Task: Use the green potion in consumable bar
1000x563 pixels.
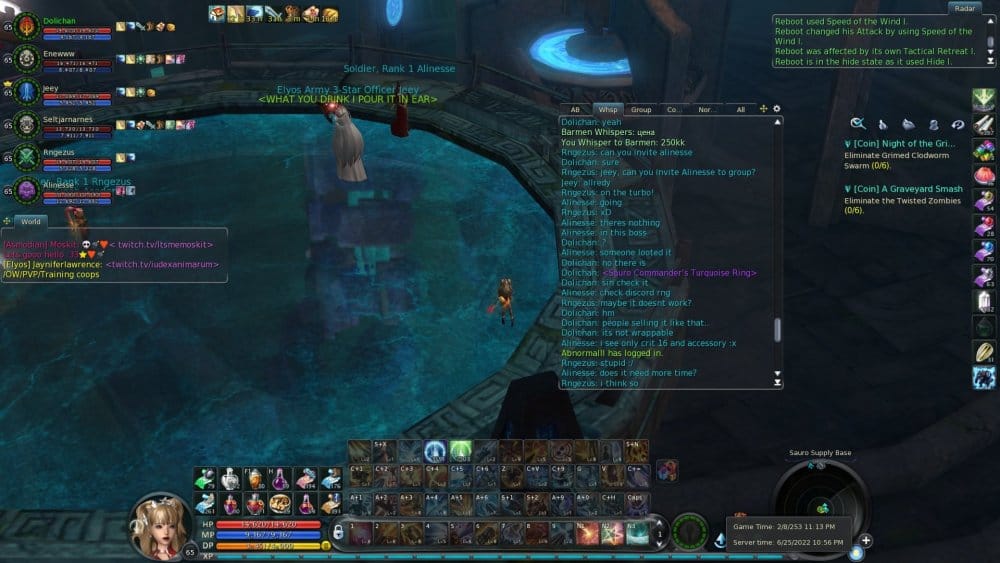Action: 207,479
